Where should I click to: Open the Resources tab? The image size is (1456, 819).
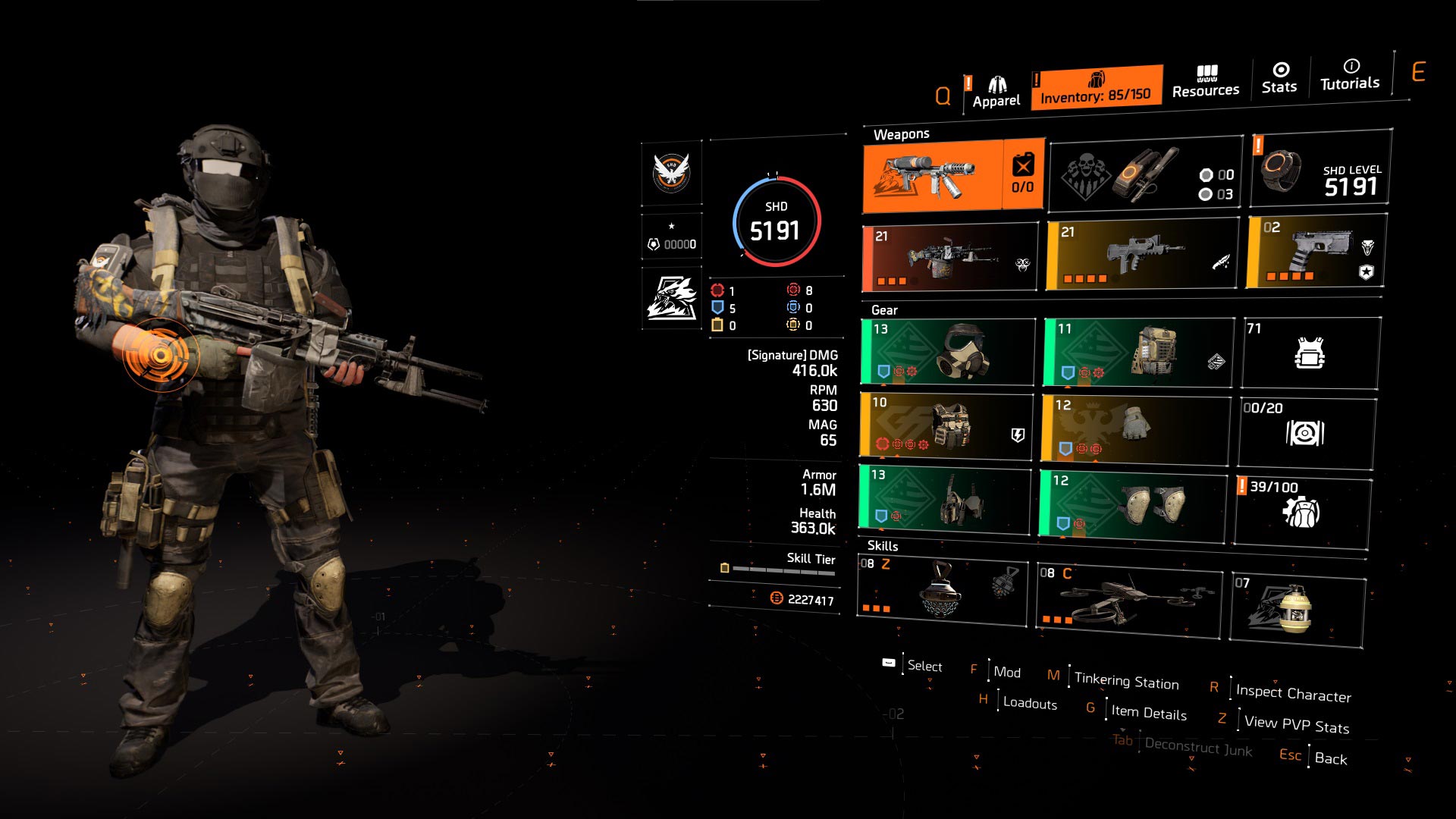pyautogui.click(x=1205, y=82)
